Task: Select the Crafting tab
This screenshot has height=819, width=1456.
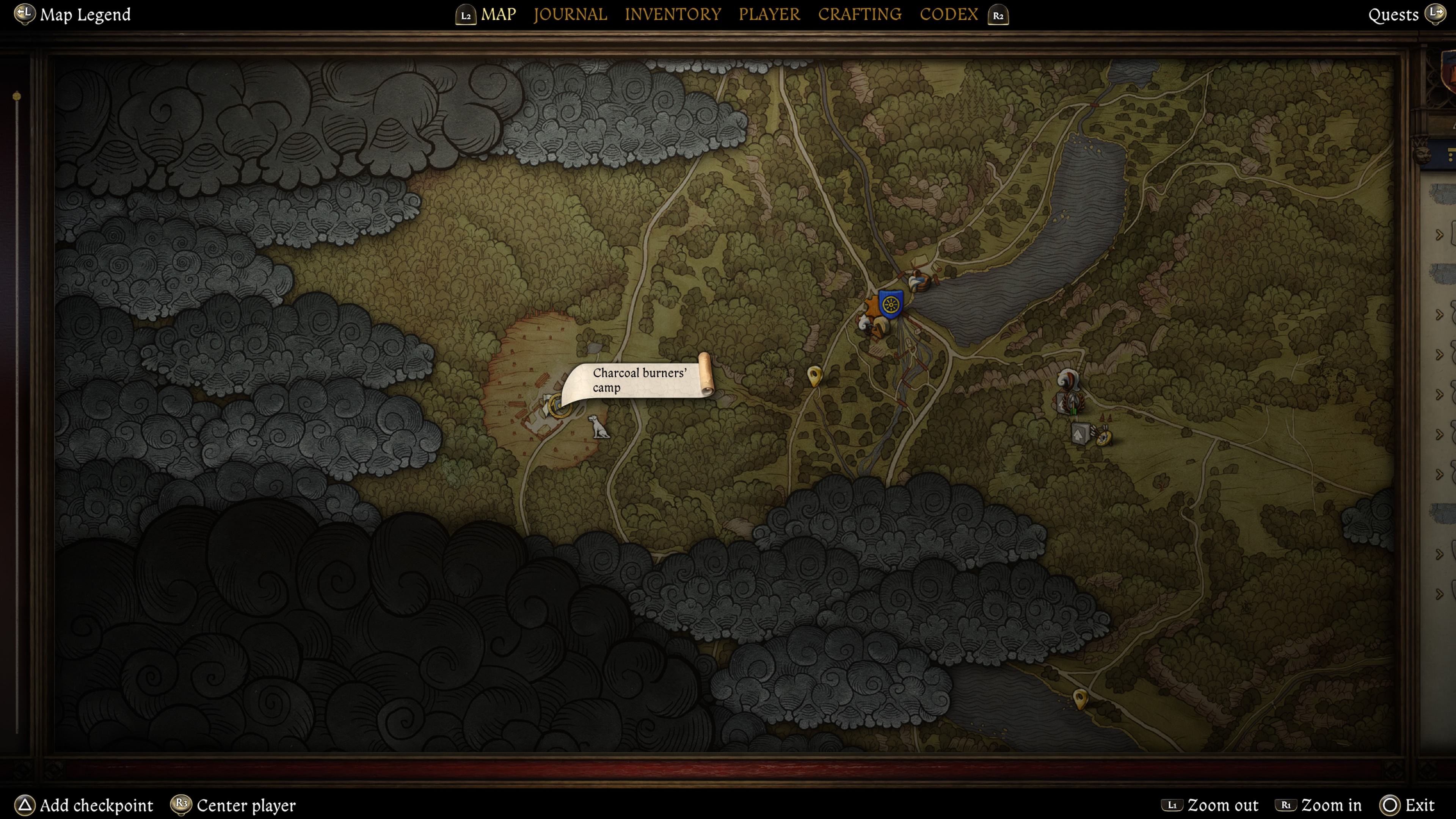Action: point(859,15)
